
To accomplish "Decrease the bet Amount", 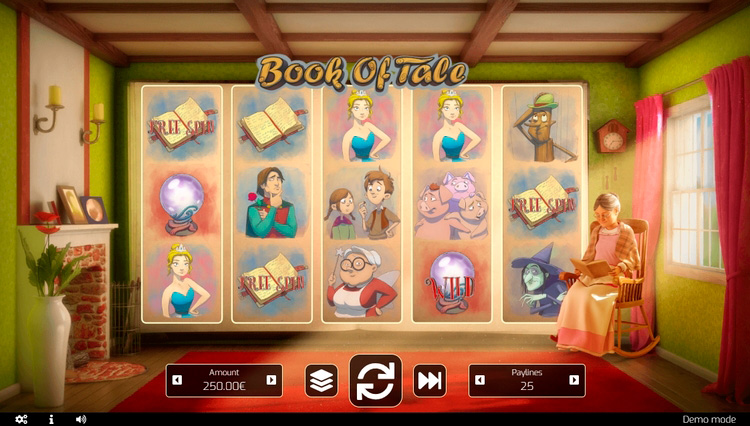I will 178,380.
